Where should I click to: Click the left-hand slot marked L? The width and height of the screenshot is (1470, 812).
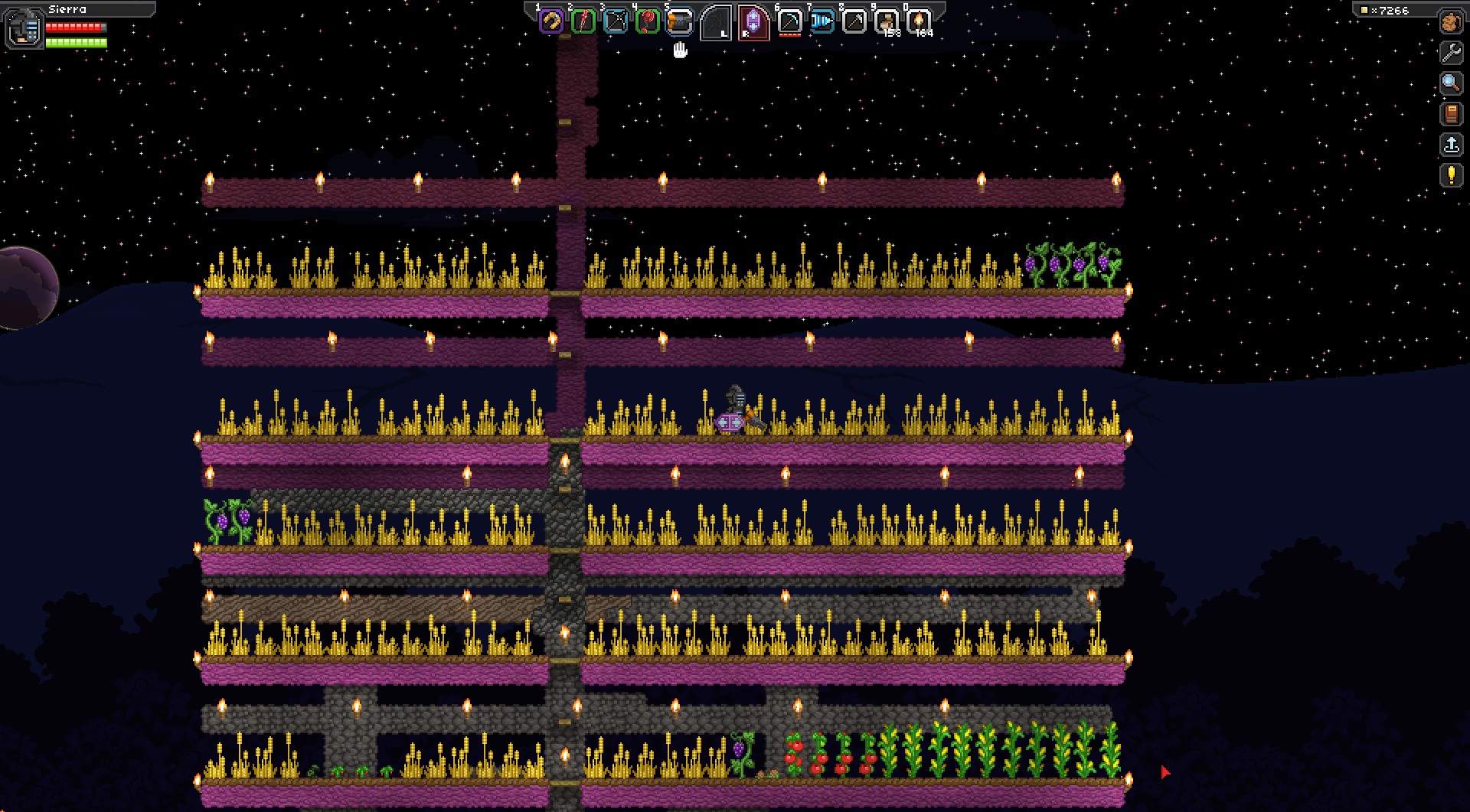[x=716, y=22]
